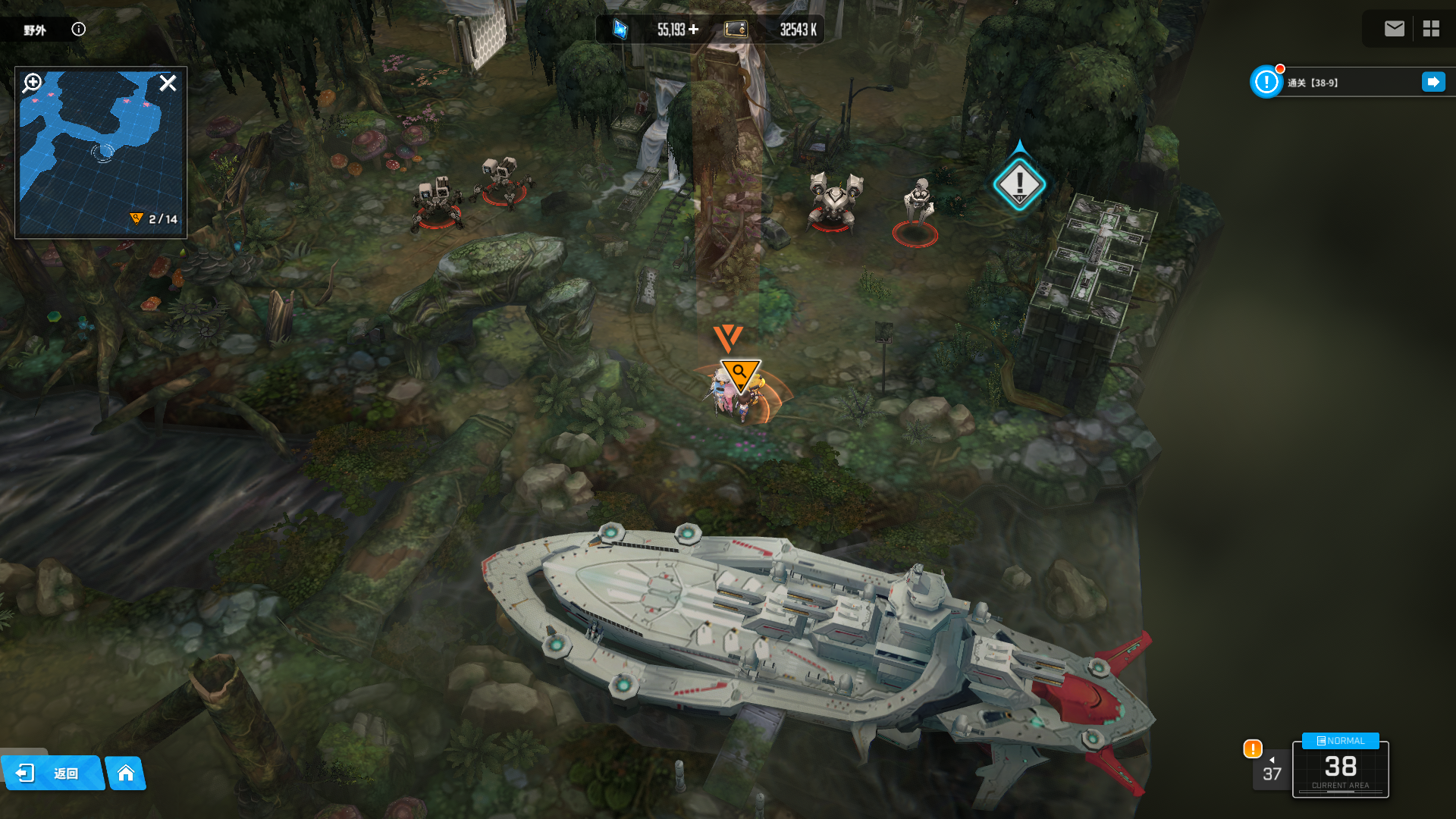Add more gems with the plus button

694,30
